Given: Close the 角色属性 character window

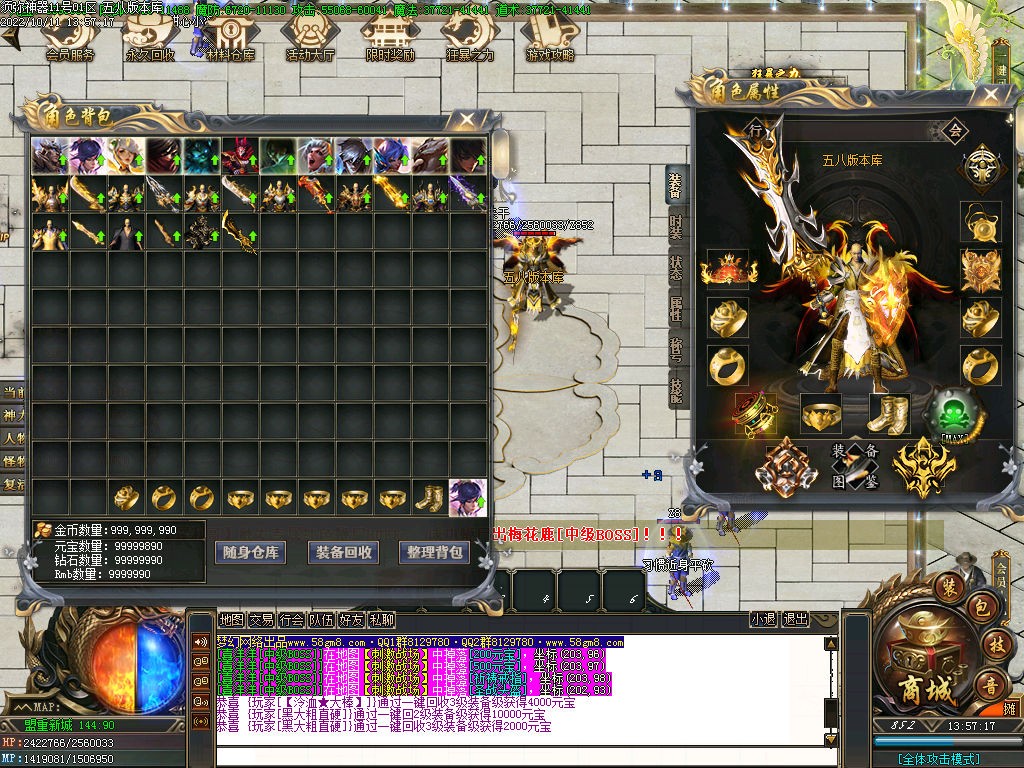Looking at the screenshot, I should point(991,95).
